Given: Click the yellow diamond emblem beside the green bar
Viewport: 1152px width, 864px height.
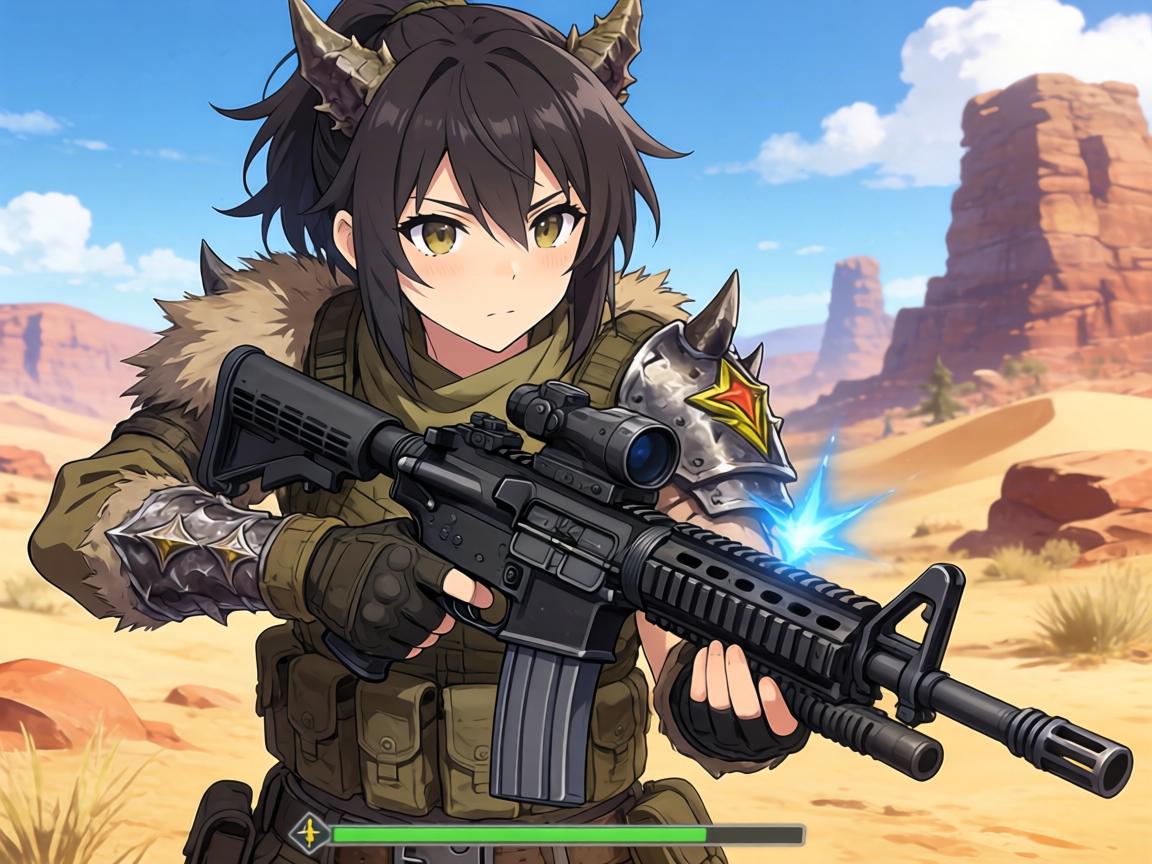Looking at the screenshot, I should (309, 832).
